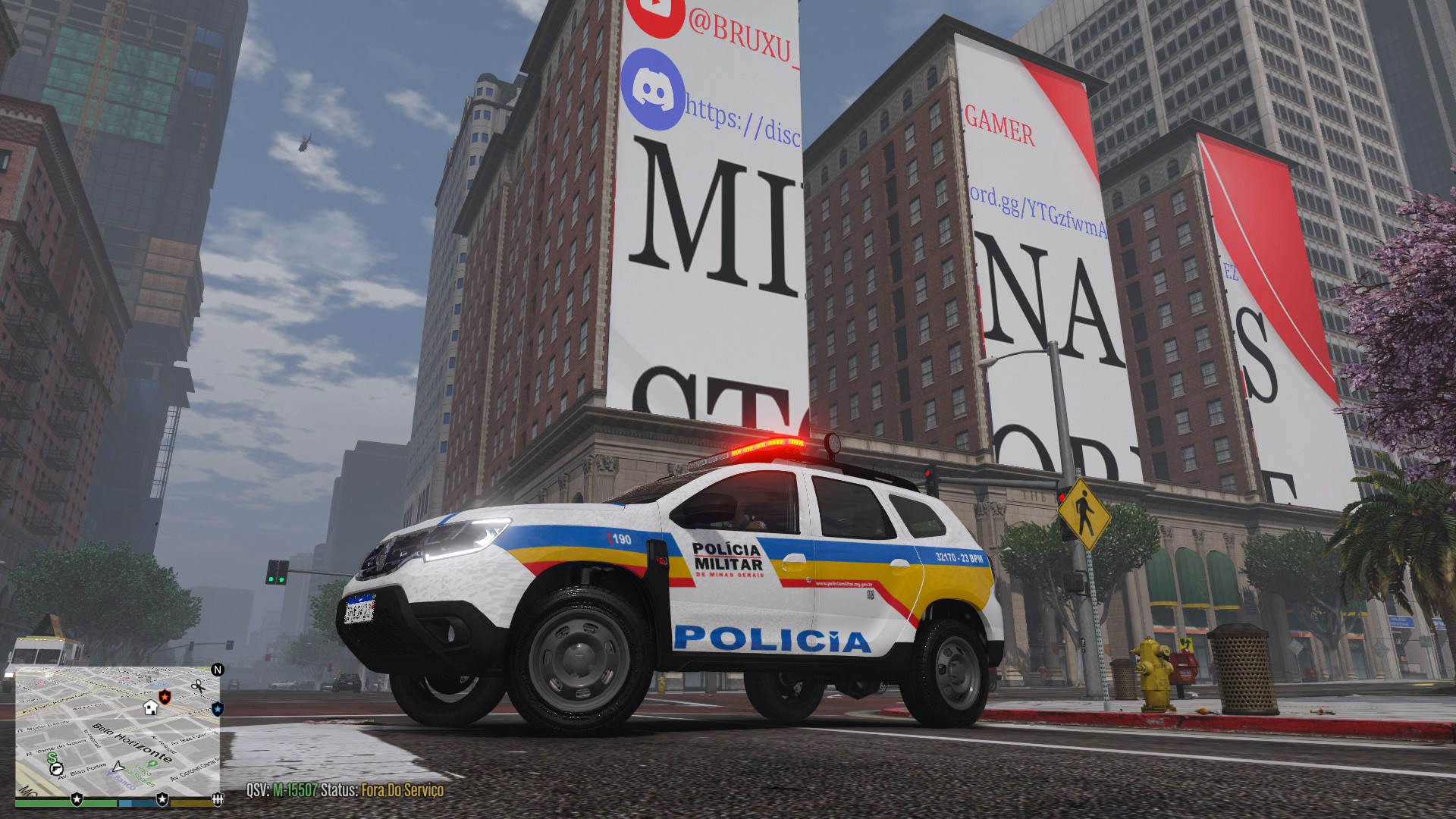
Task: Select the jail bars blip on minimap
Action: (x=217, y=799)
